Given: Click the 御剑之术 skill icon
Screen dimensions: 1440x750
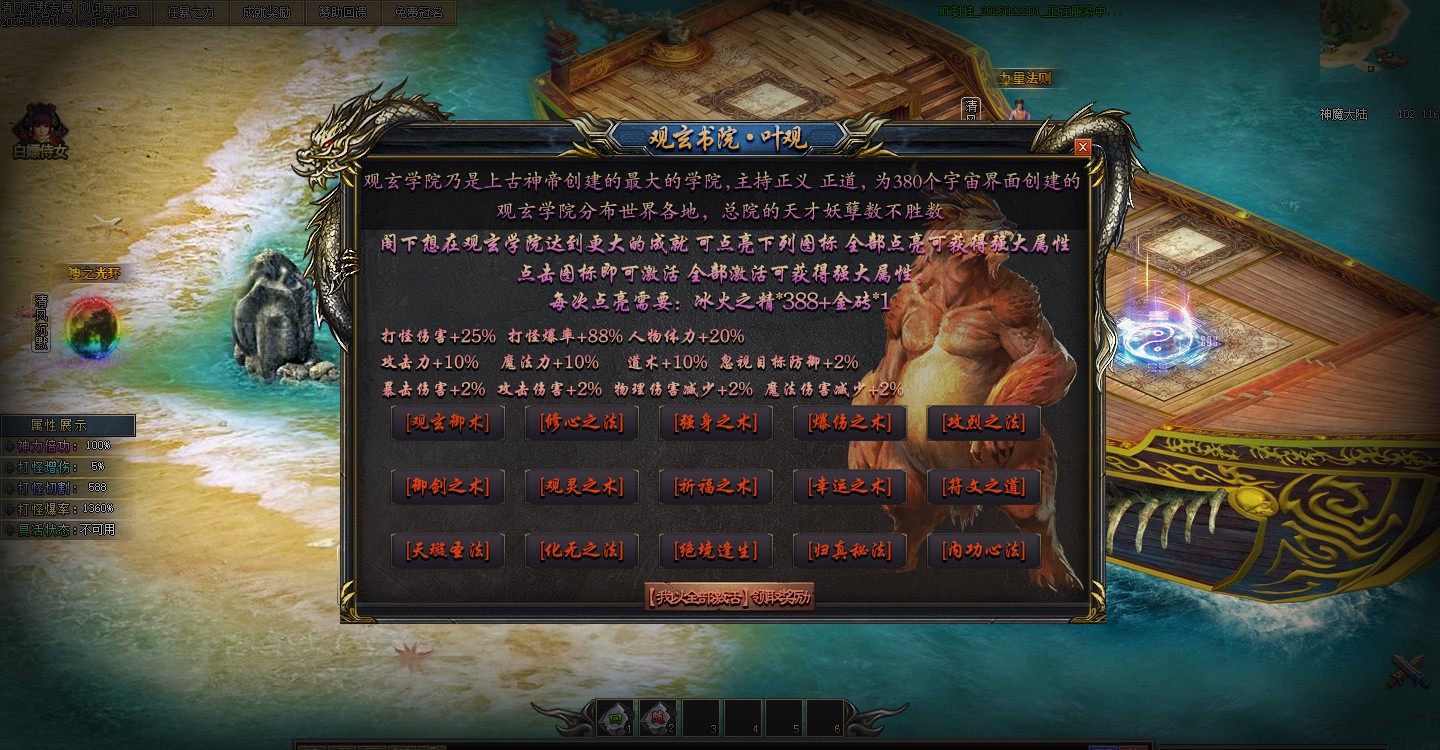Looking at the screenshot, I should tap(447, 487).
